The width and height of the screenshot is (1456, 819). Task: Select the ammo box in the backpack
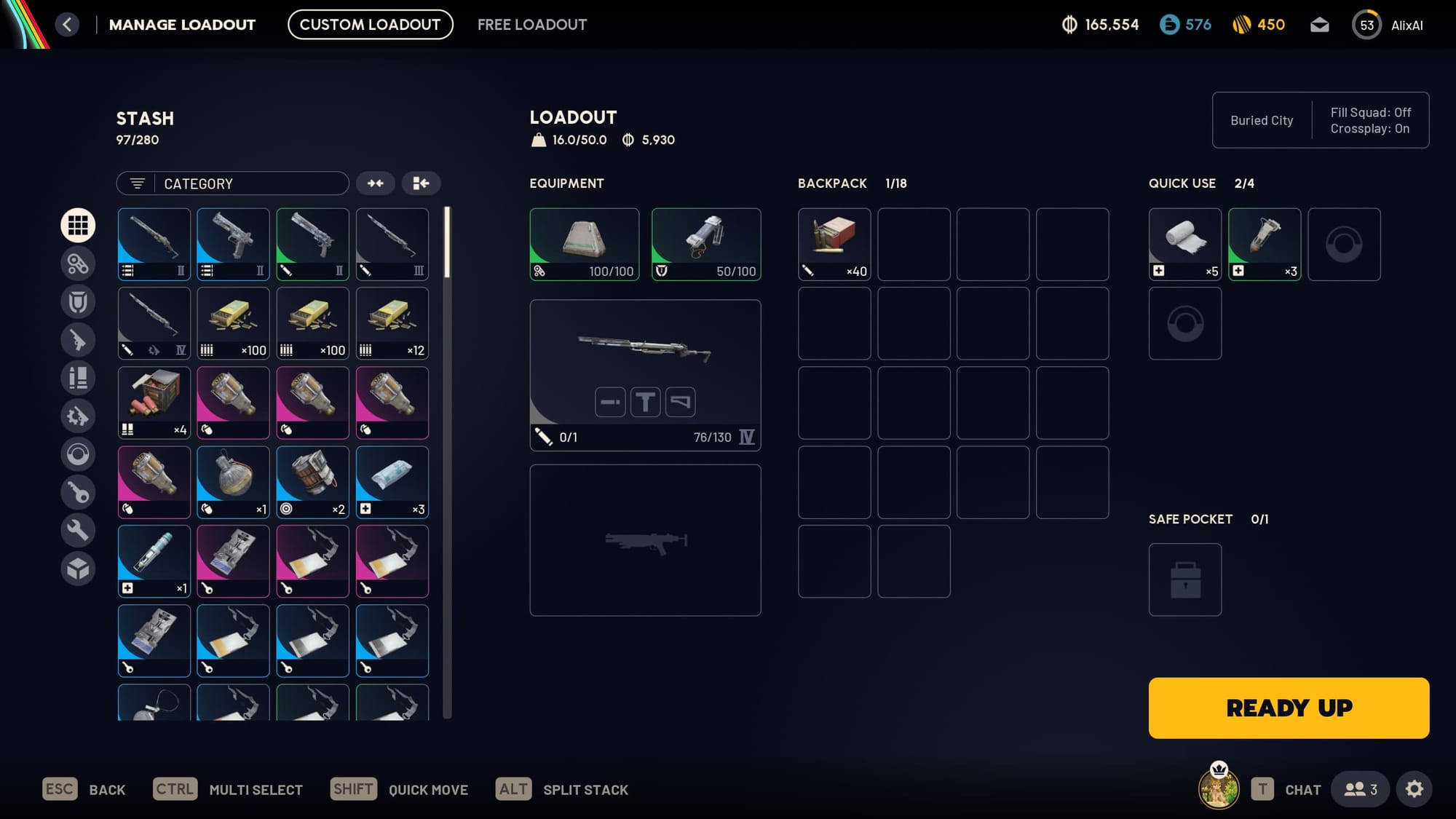(834, 244)
